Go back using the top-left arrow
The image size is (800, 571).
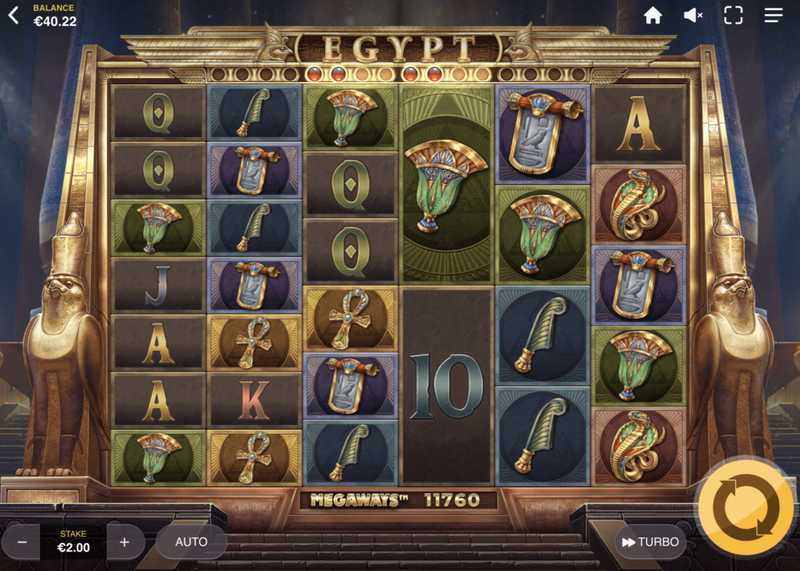click(13, 15)
